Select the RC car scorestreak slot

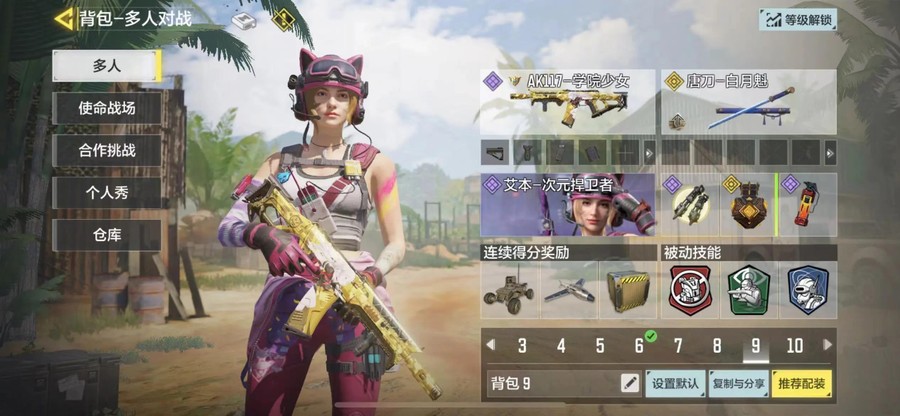510,290
